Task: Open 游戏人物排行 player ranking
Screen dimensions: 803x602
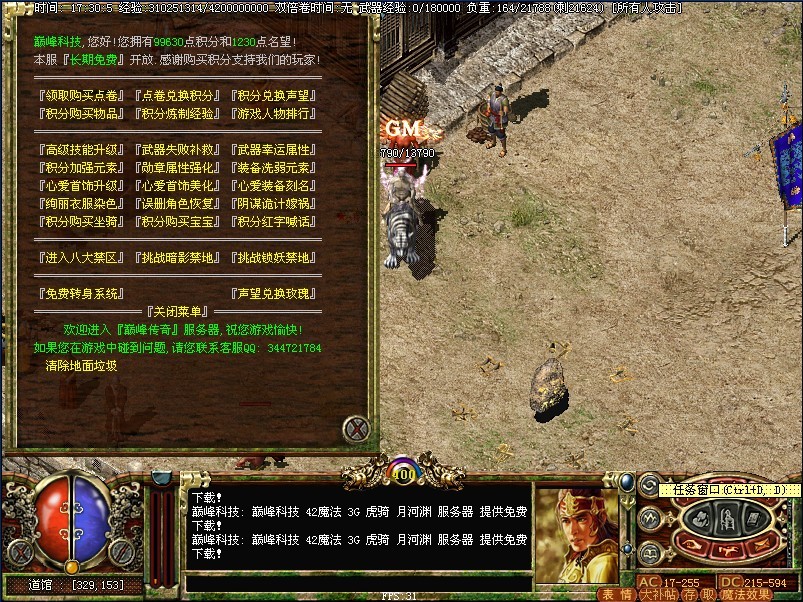Action: (273, 113)
